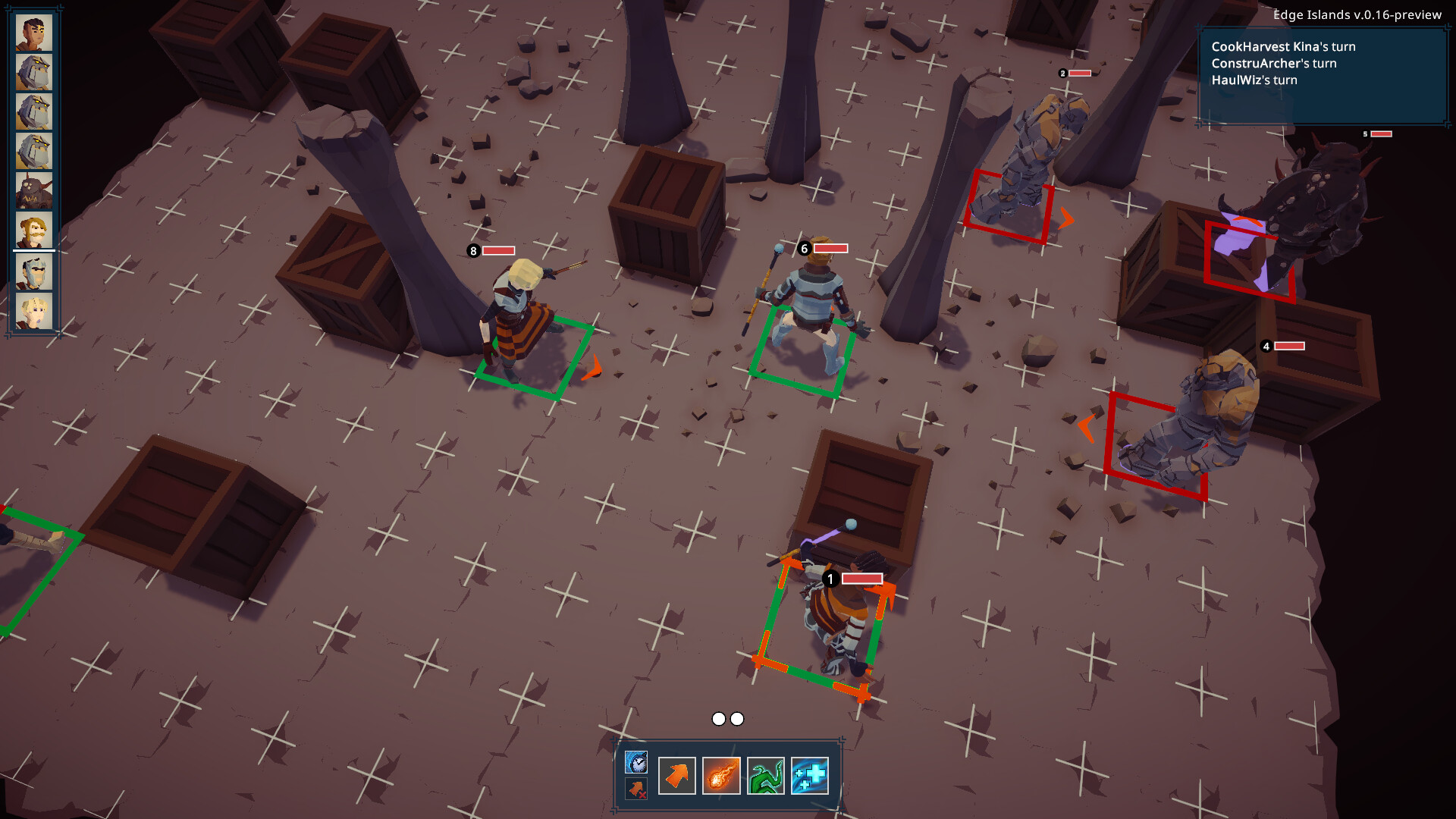The width and height of the screenshot is (1456, 819).
Task: Select the stone golem portrait in sidebar
Action: point(33,73)
